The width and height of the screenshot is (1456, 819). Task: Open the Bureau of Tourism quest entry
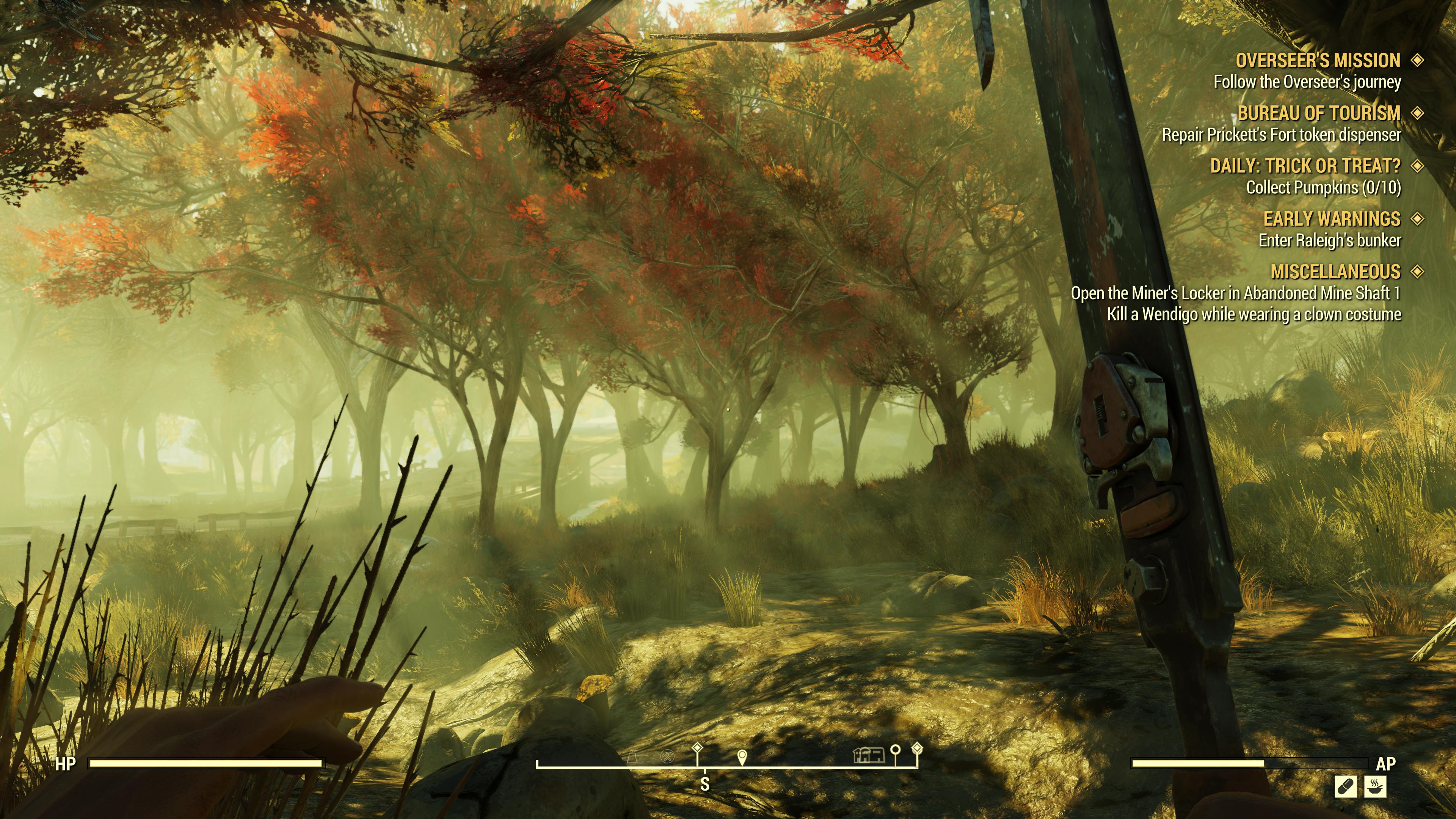(1319, 113)
